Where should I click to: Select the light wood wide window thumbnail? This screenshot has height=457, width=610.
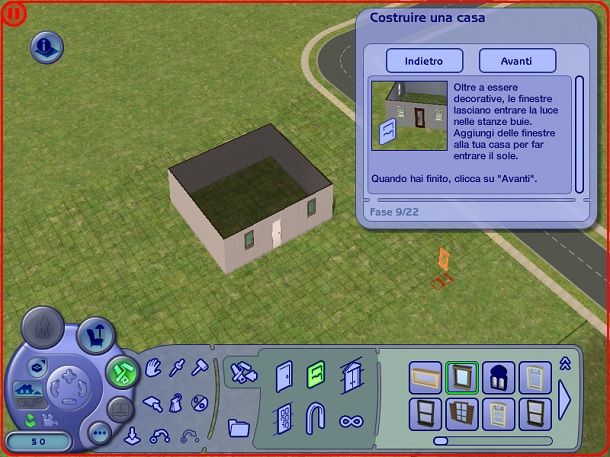[425, 376]
